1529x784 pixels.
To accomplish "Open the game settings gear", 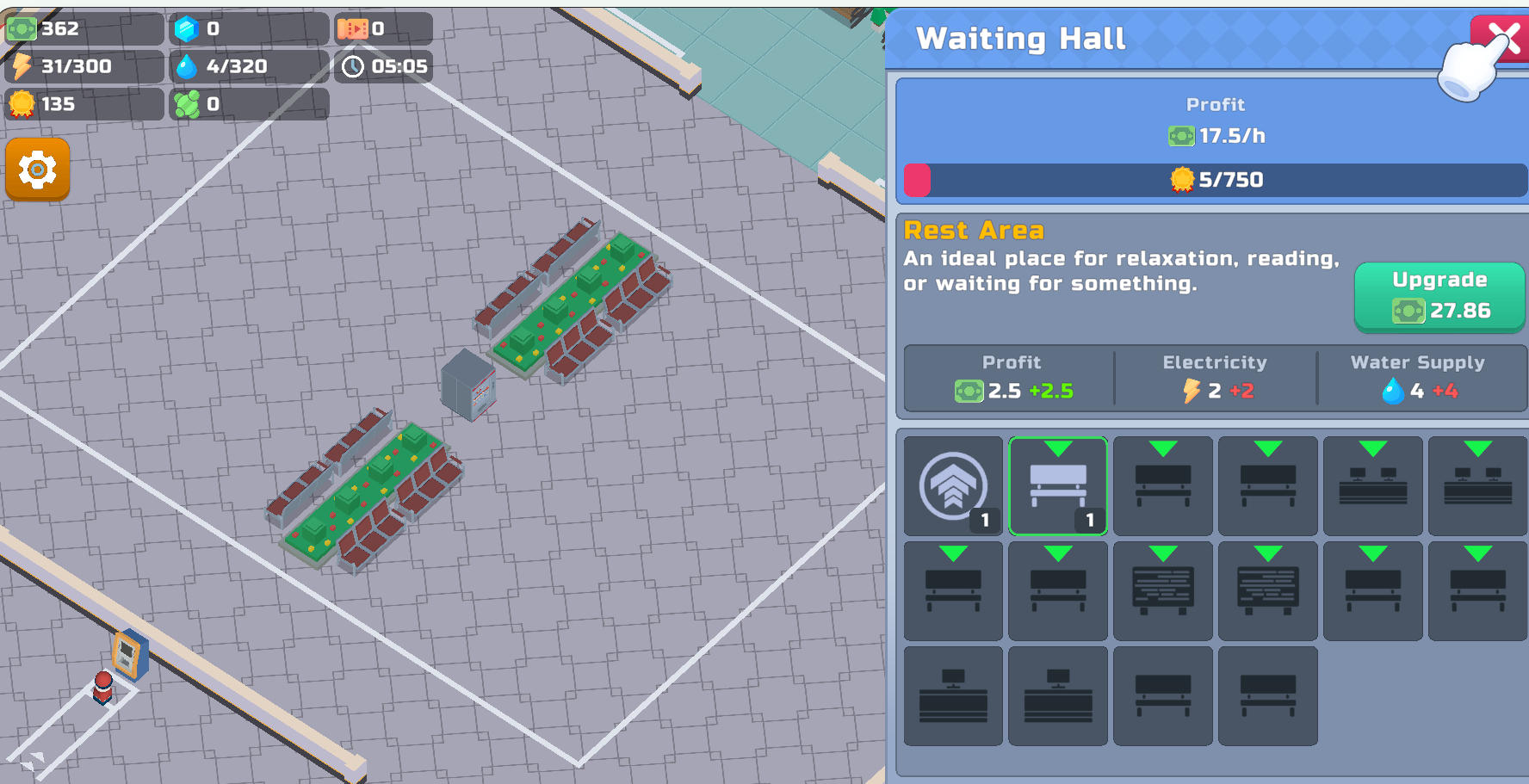I will click(x=37, y=170).
